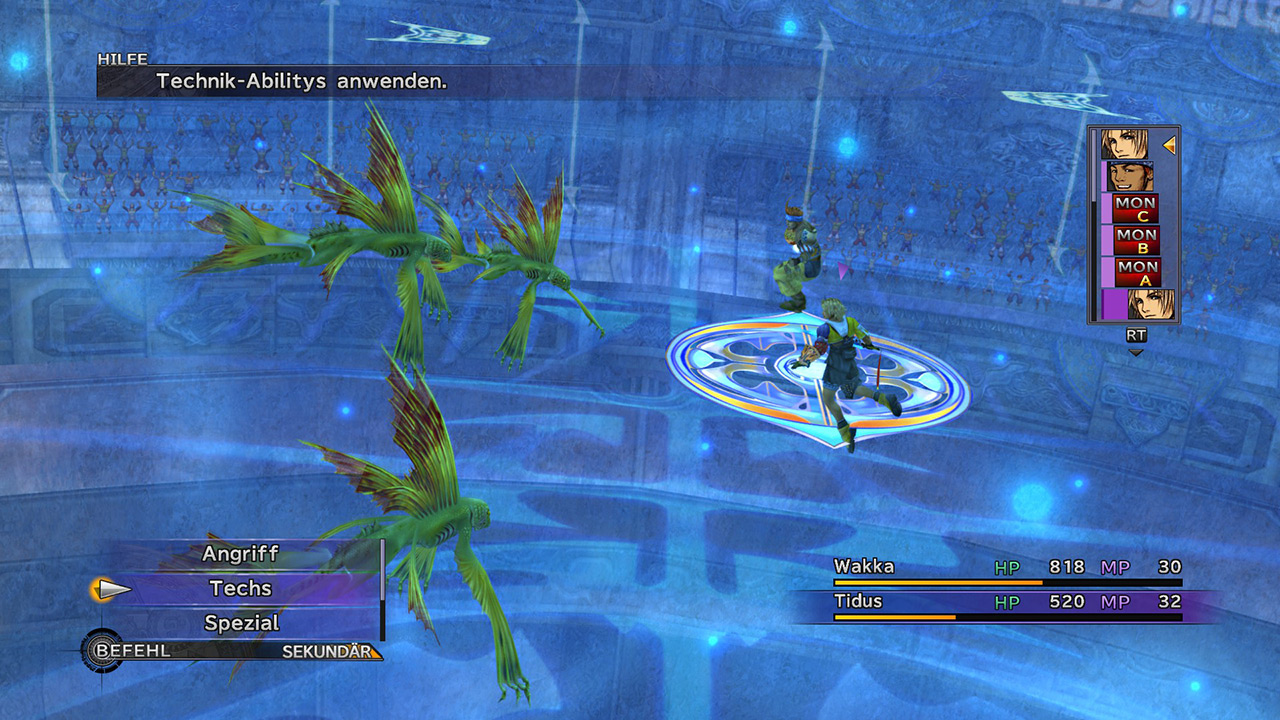Select MON A in turn order
The image size is (1280, 720).
(1136, 271)
